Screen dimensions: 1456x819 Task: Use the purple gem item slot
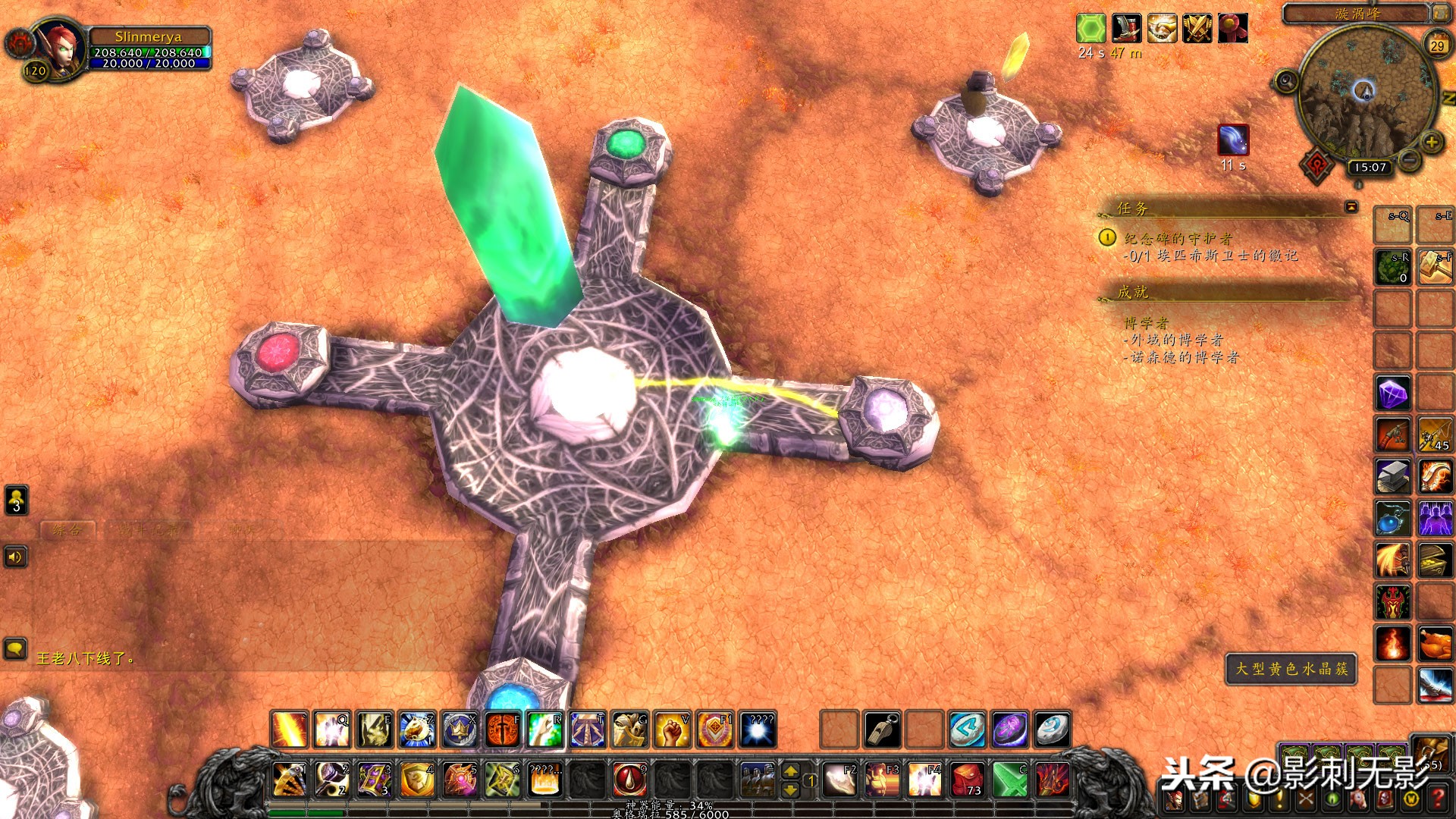[1393, 394]
